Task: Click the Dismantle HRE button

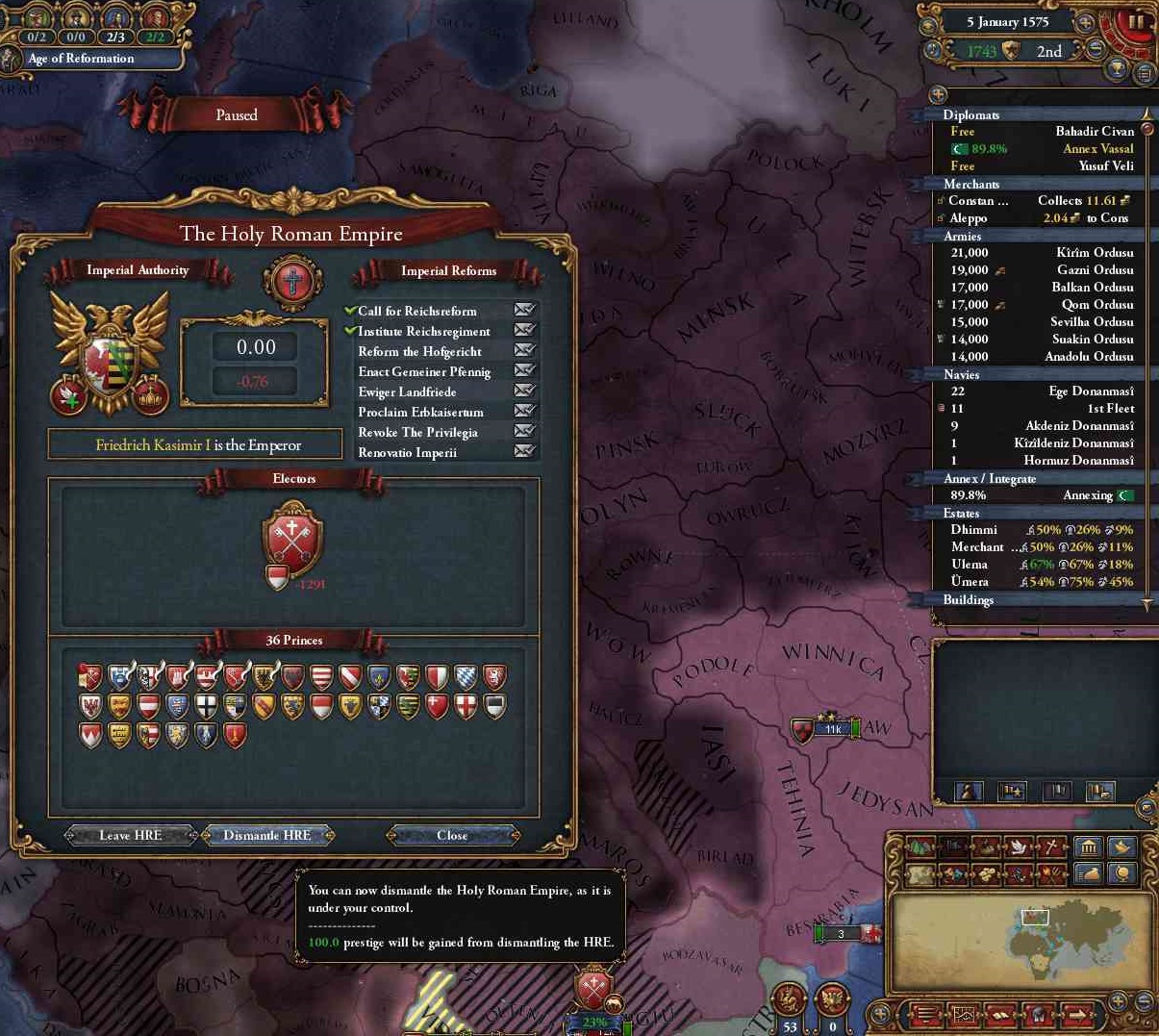Action: 267,835
